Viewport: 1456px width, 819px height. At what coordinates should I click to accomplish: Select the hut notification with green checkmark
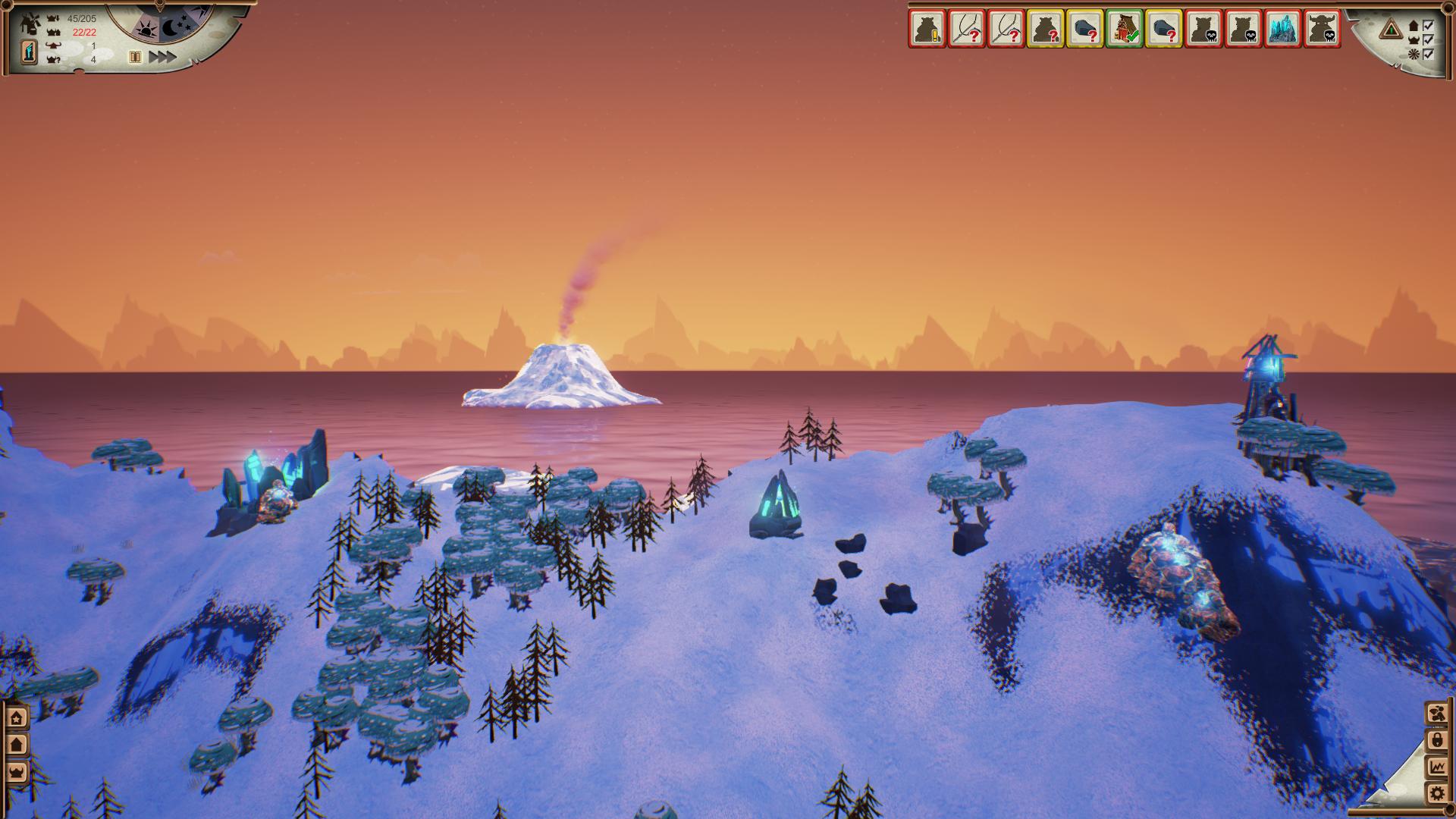point(1125,30)
